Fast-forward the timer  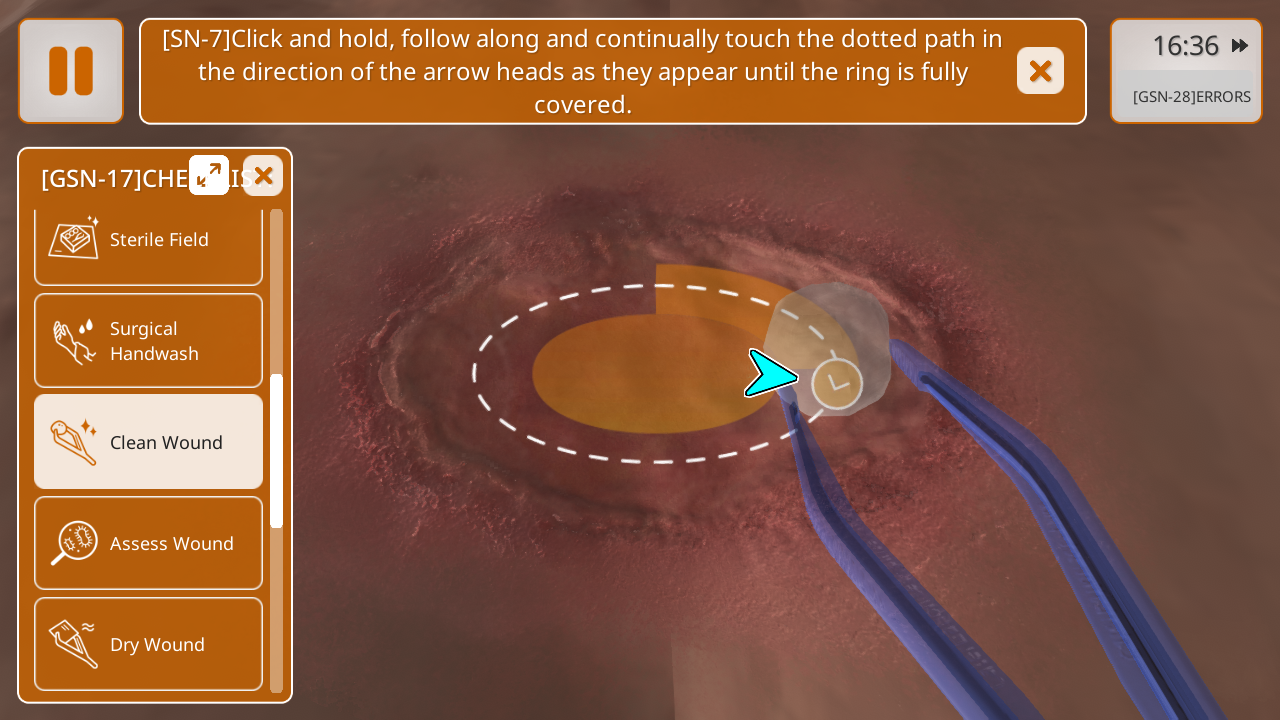pos(1240,46)
